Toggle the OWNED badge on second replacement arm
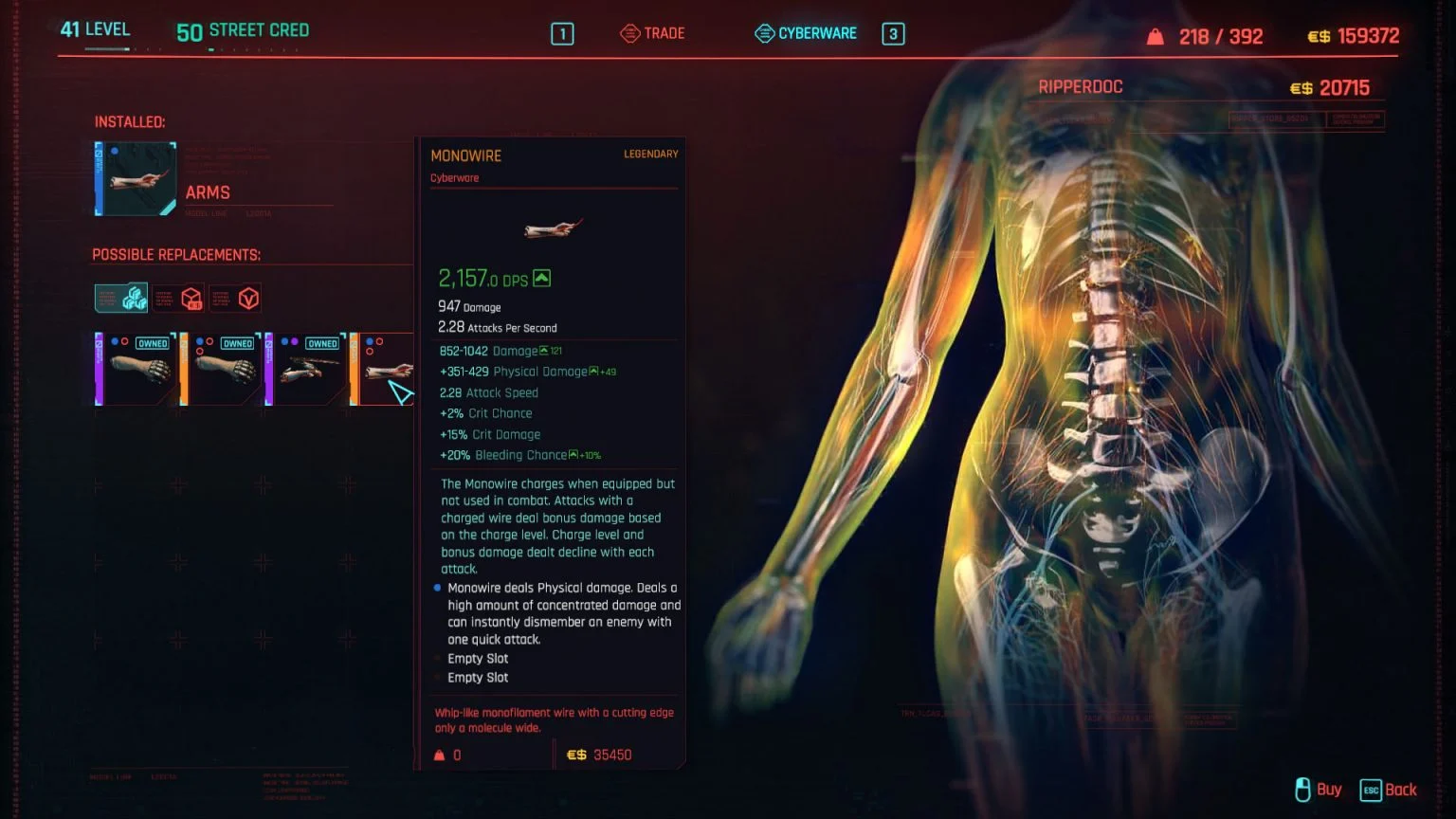The width and height of the screenshot is (1456, 819). tap(238, 343)
